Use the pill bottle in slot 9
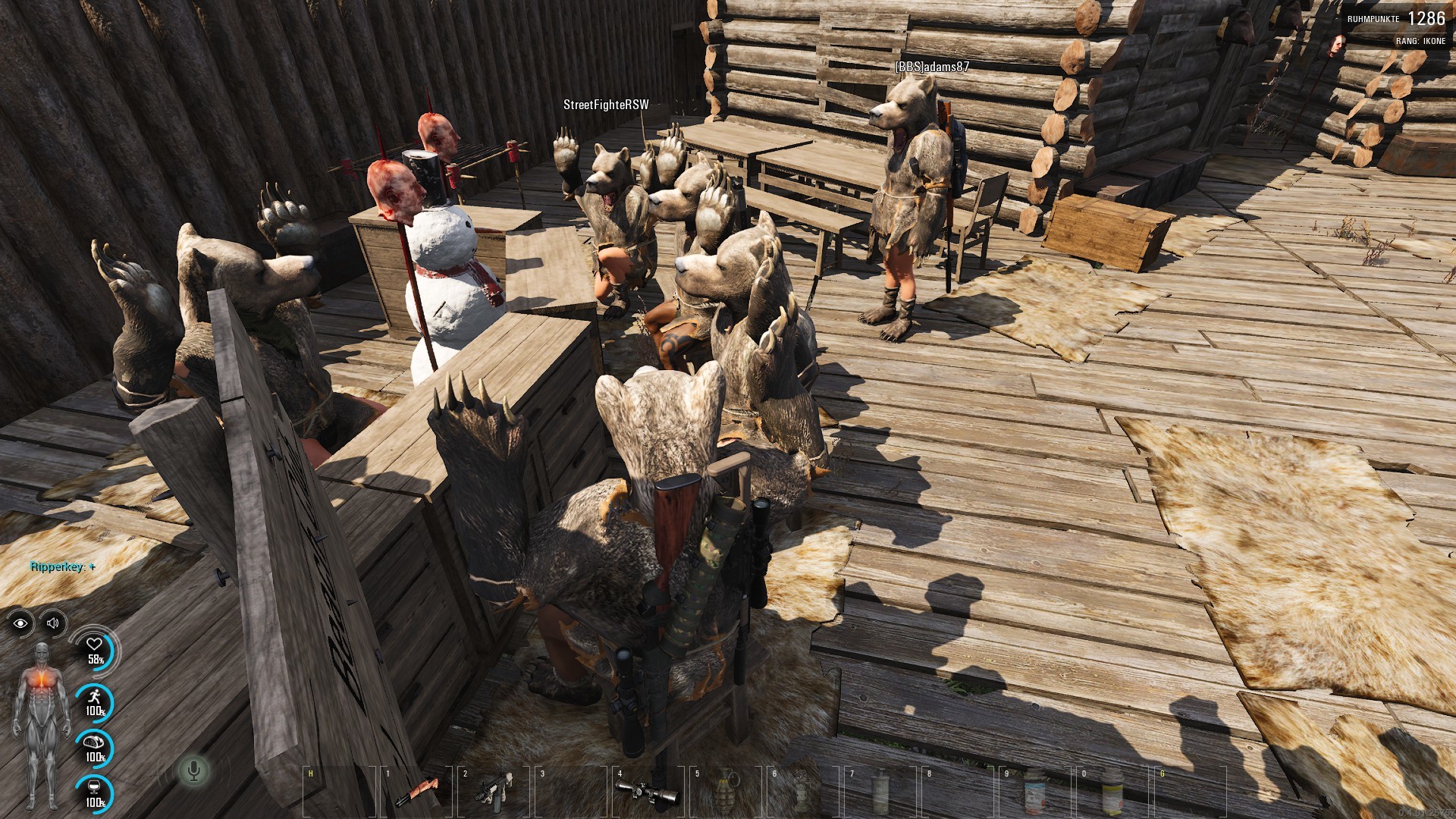1456x819 pixels. point(1034,792)
